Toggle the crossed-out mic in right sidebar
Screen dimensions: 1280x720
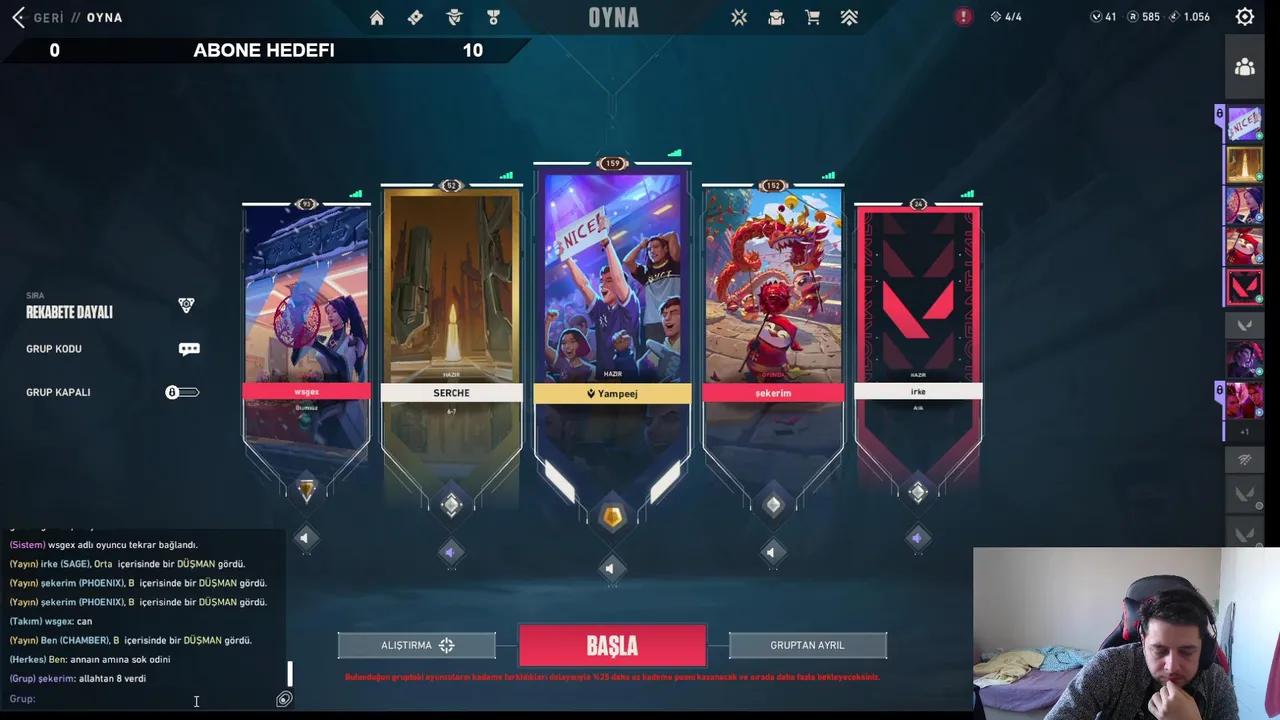point(1244,460)
